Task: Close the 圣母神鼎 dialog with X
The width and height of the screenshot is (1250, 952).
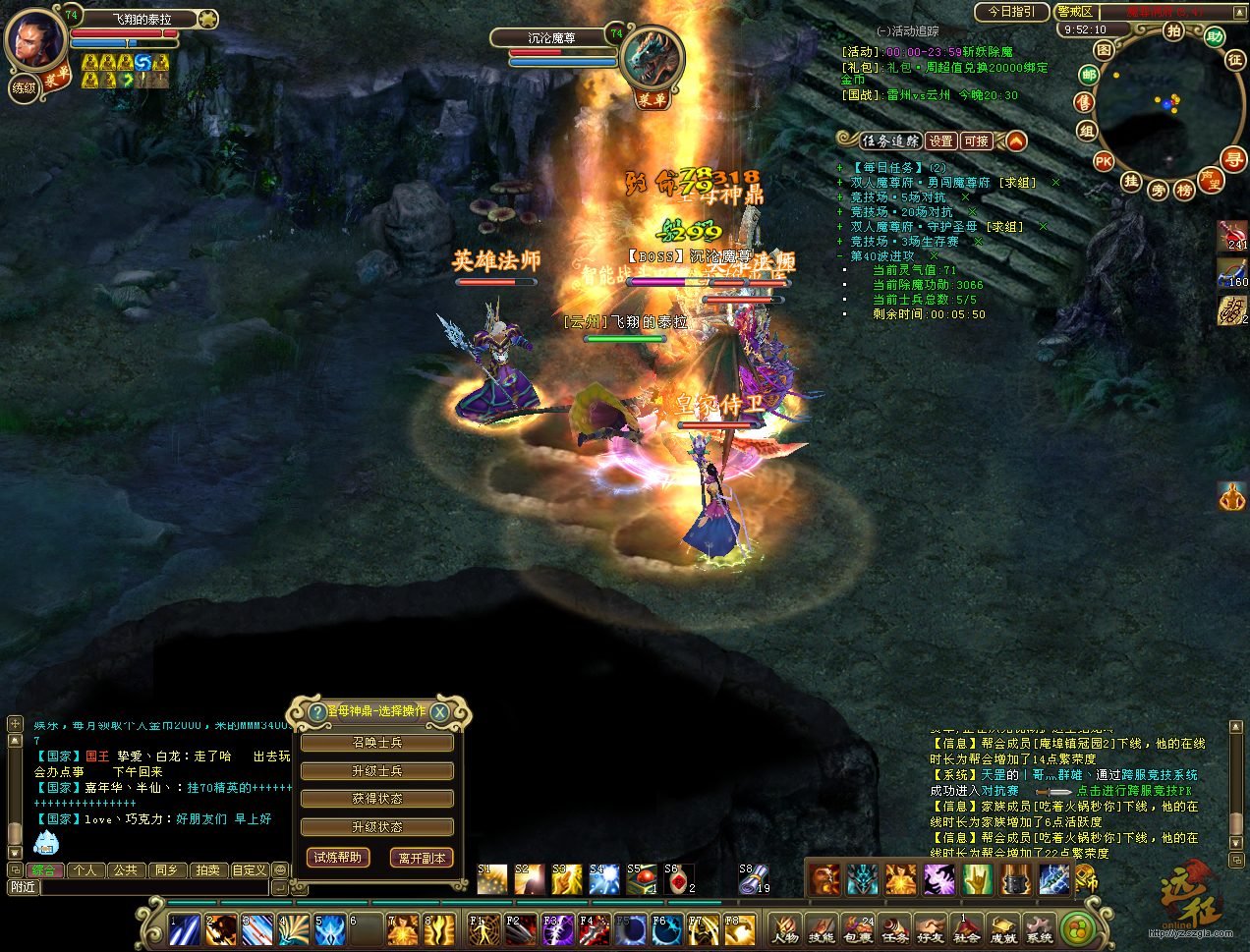Action: click(440, 712)
